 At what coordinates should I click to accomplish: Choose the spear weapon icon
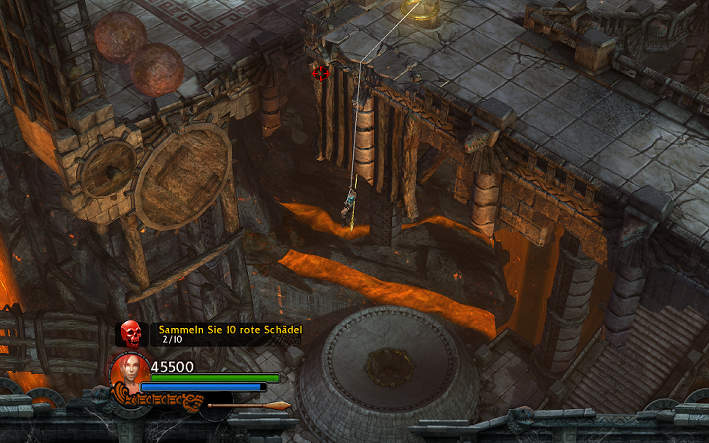248,406
